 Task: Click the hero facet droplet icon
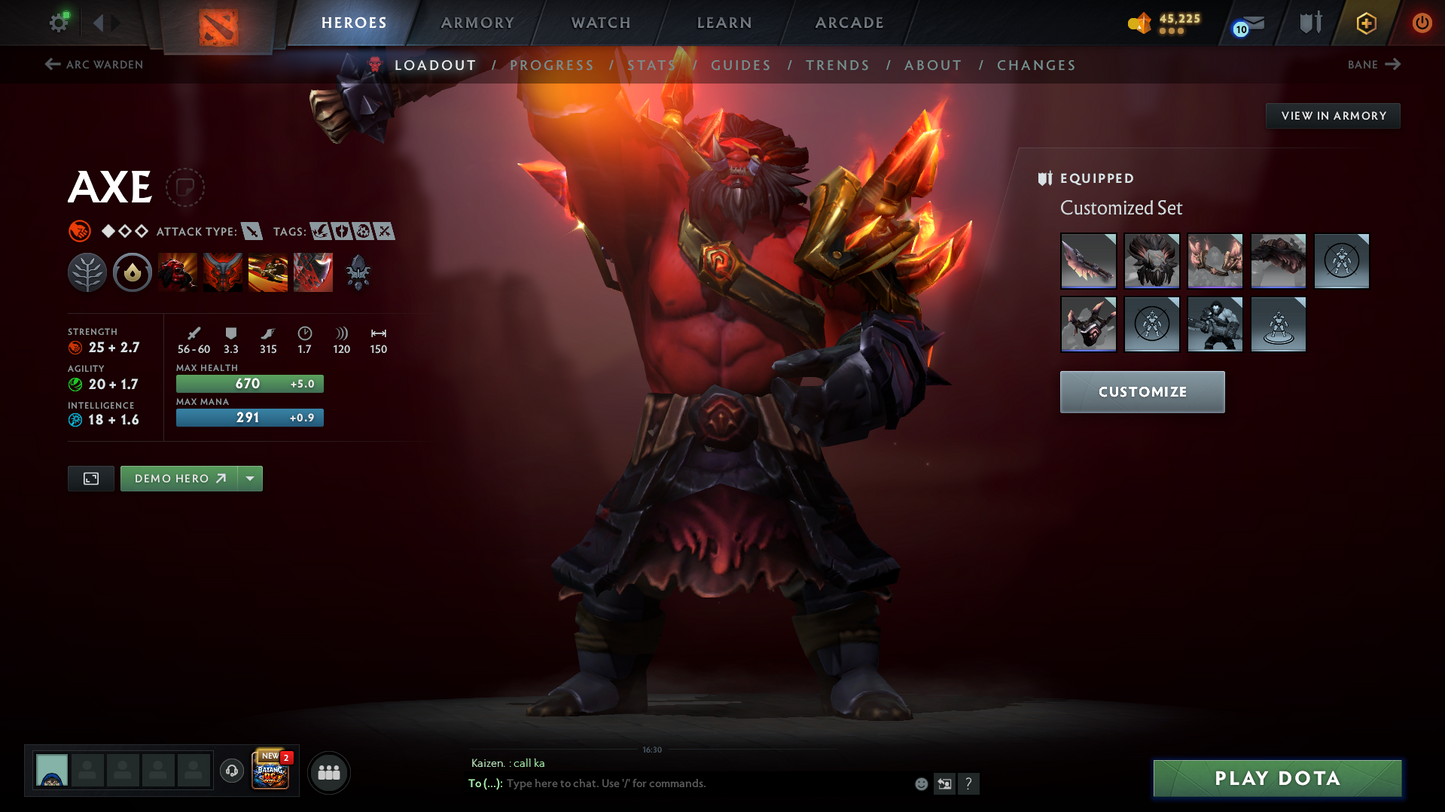point(132,271)
